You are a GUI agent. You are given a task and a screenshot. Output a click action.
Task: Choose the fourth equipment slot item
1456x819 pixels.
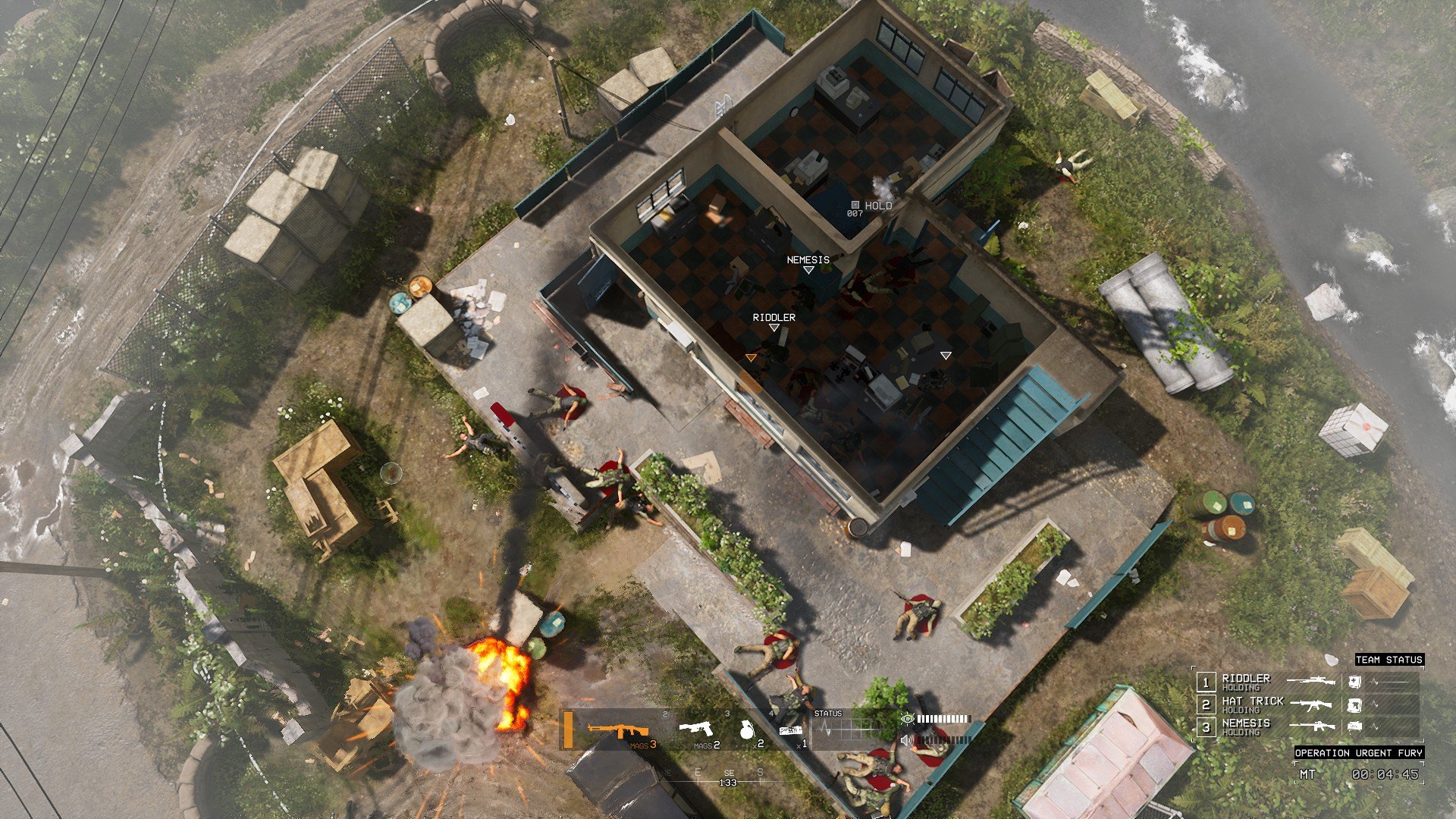click(790, 730)
